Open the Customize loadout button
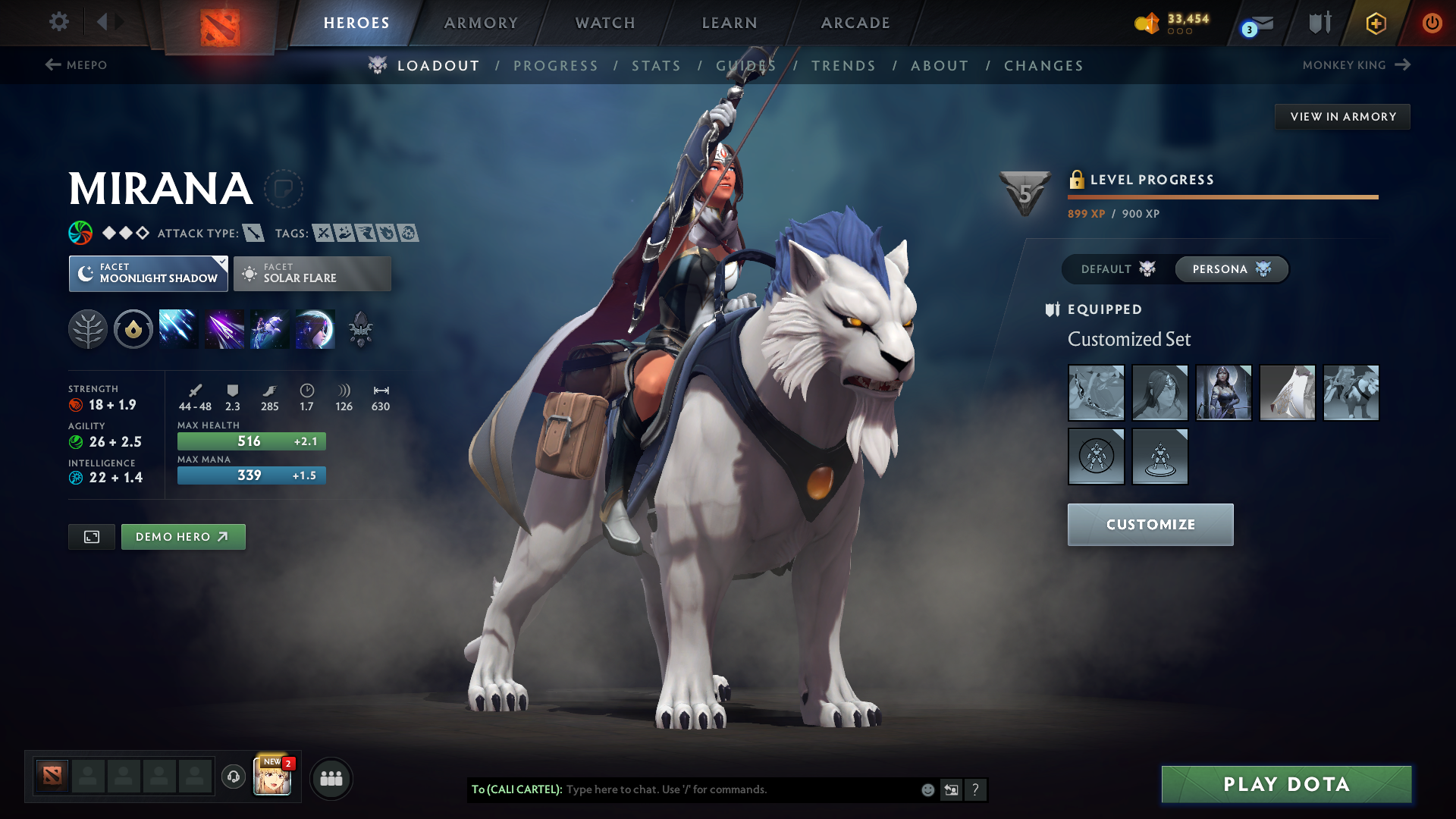The width and height of the screenshot is (1456, 819). [1150, 525]
